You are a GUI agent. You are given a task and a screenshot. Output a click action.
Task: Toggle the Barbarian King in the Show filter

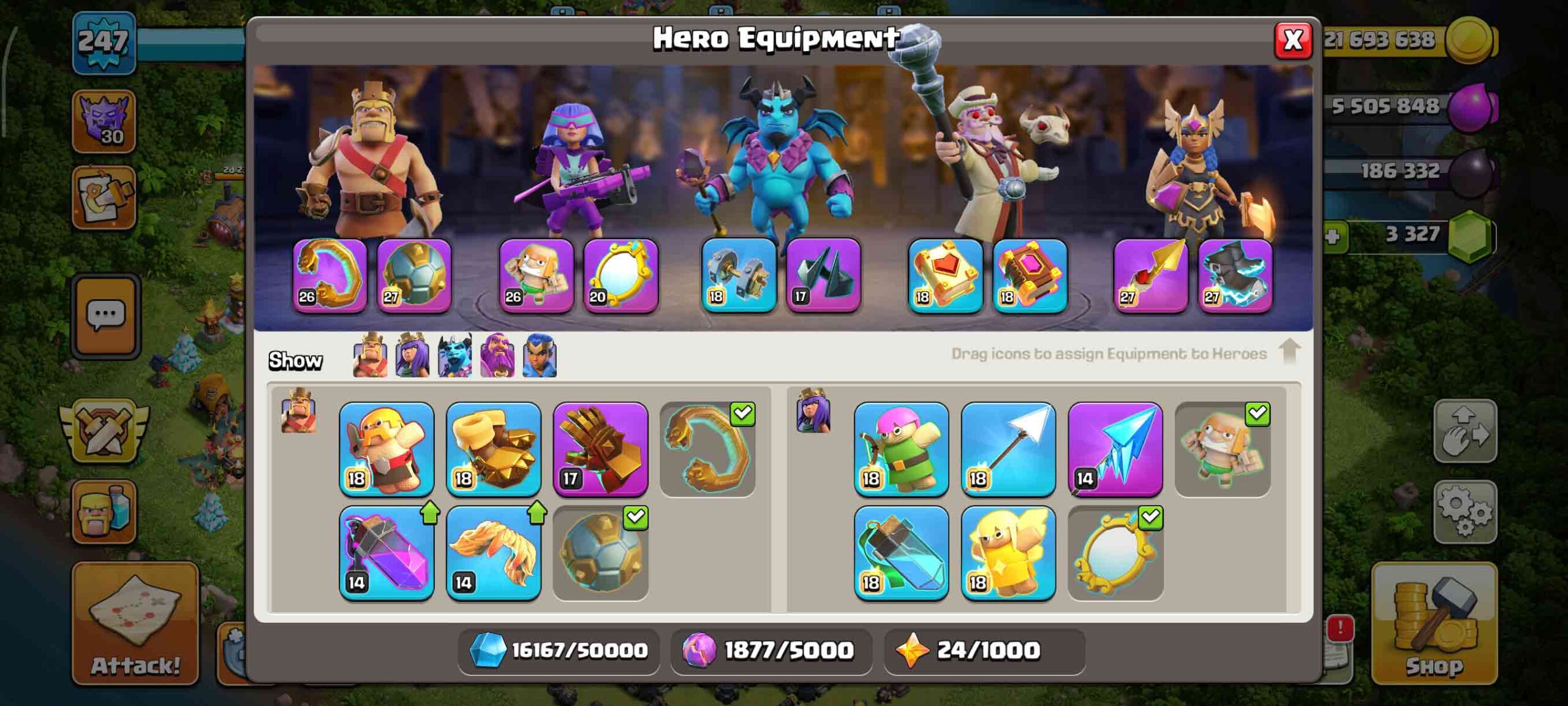pyautogui.click(x=371, y=357)
